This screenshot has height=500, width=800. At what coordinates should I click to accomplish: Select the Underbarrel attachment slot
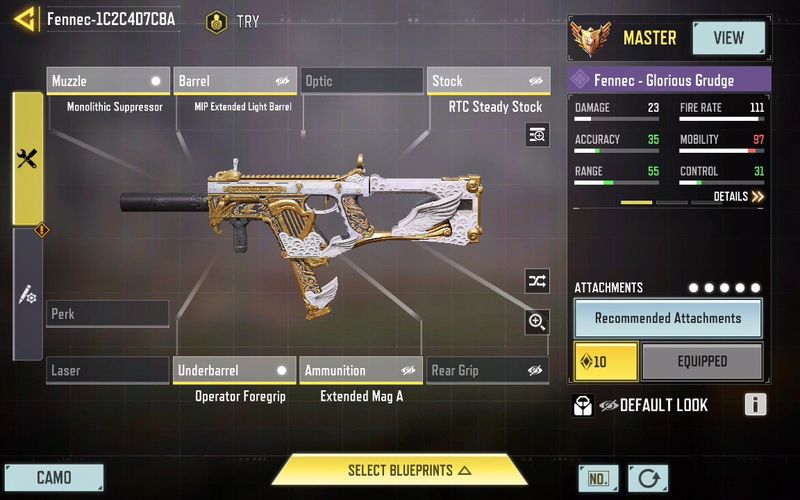coord(235,371)
